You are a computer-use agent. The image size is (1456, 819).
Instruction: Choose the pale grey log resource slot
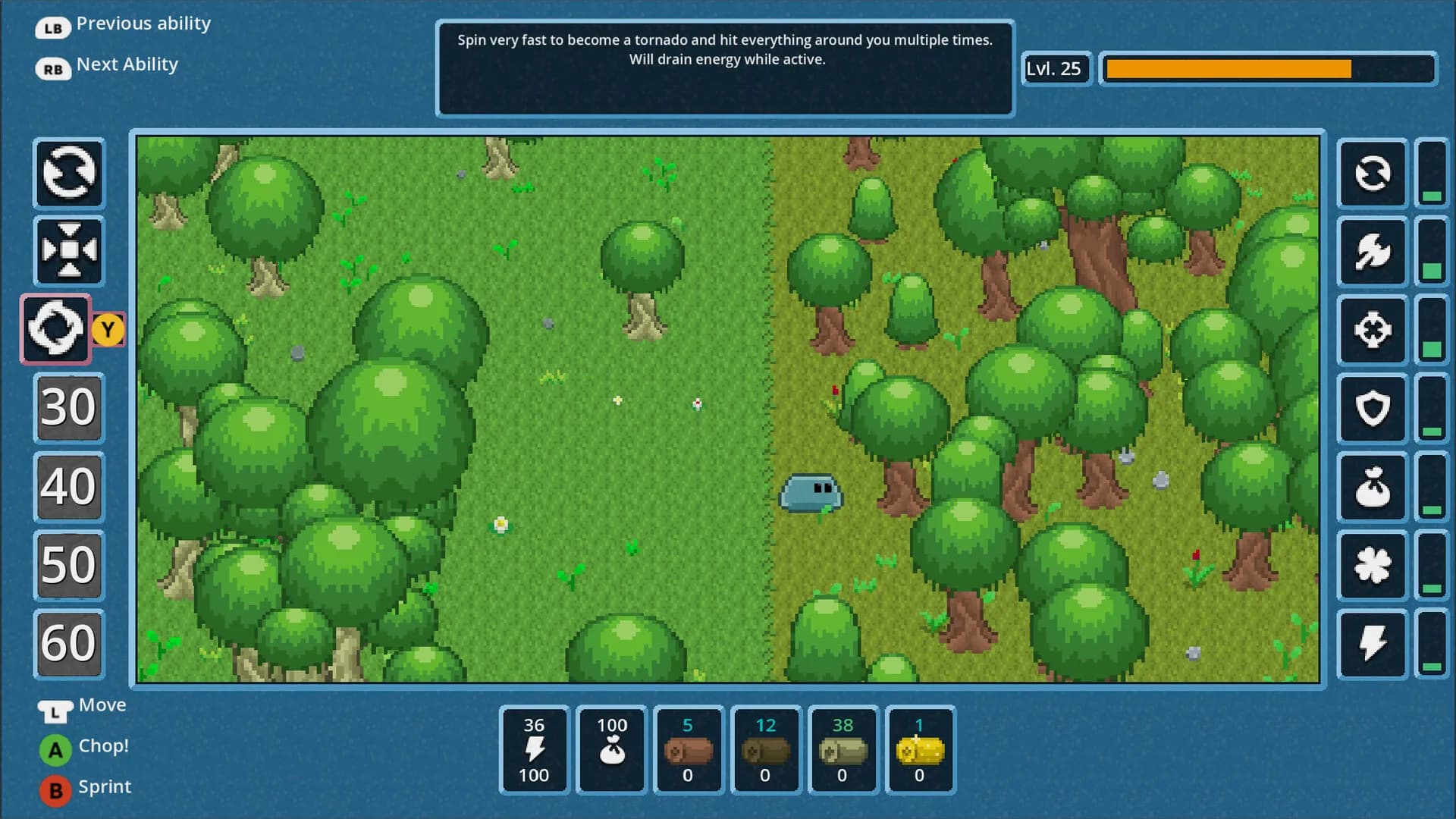pyautogui.click(x=843, y=750)
